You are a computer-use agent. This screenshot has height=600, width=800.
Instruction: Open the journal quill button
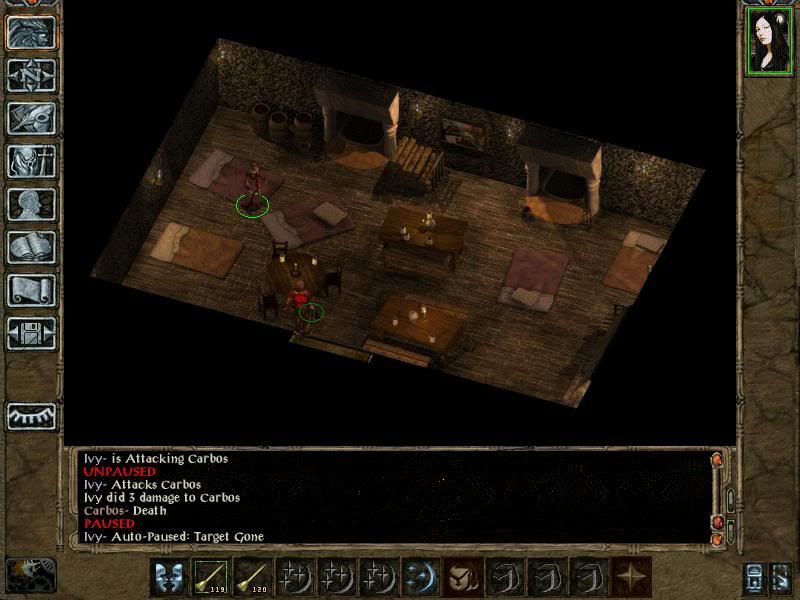(30, 118)
